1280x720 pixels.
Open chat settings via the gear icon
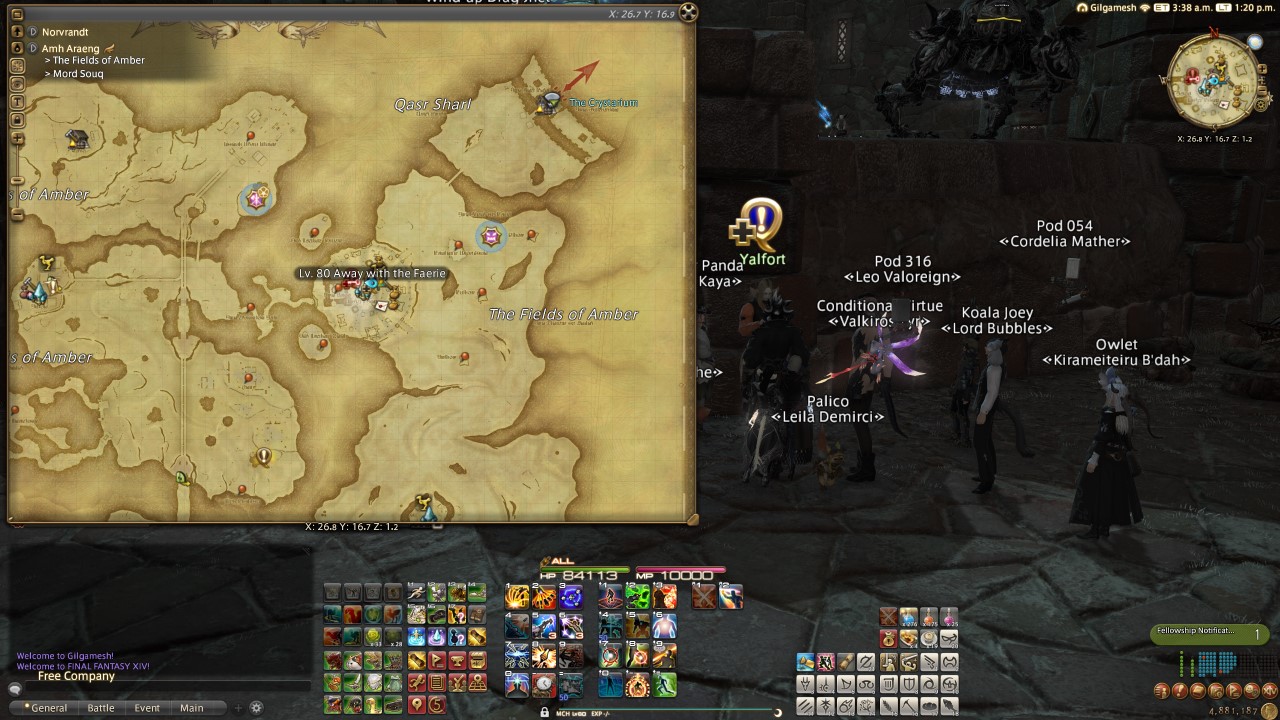click(256, 707)
